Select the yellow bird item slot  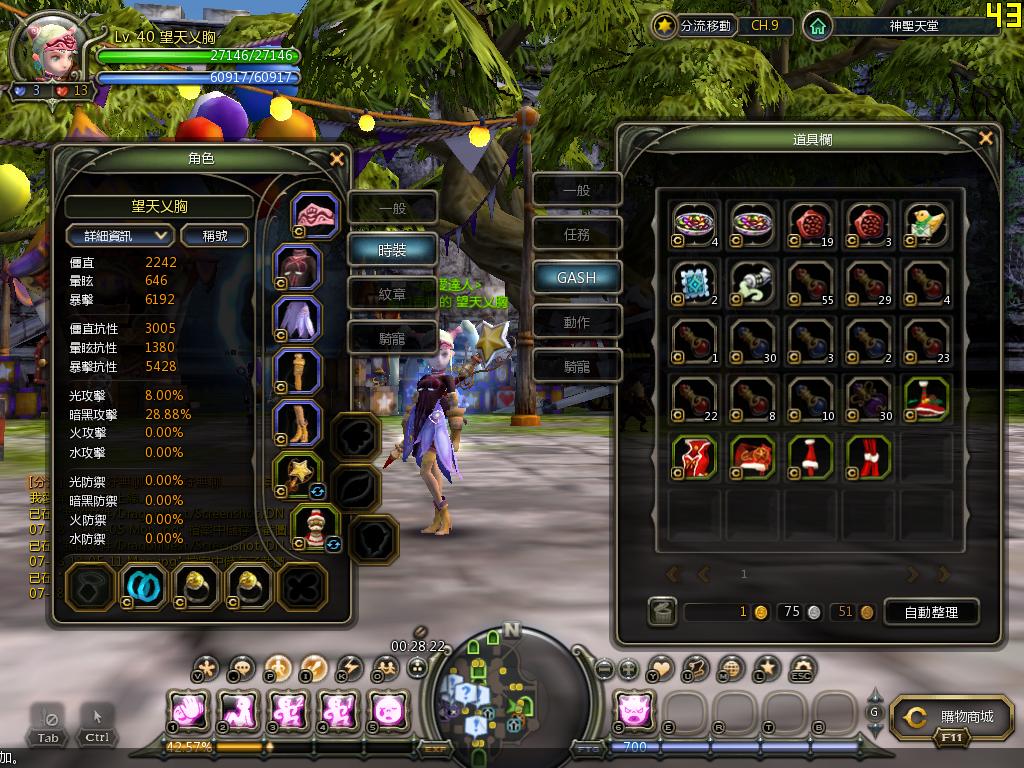pos(926,224)
